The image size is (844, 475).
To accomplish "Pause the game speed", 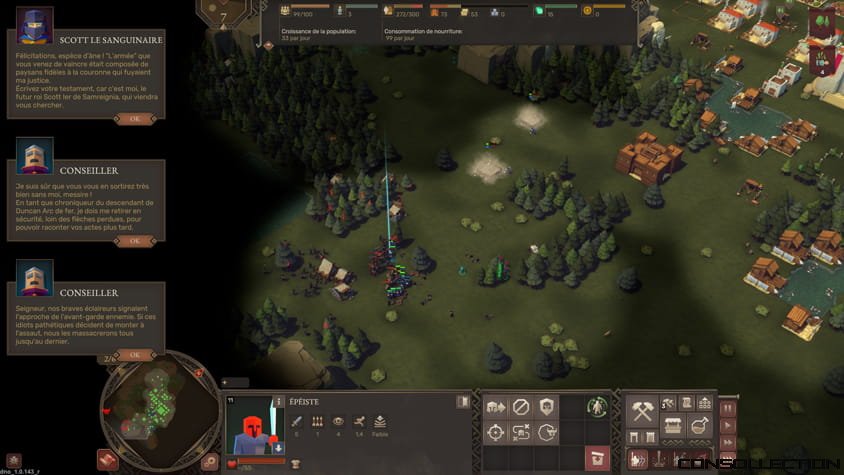I will coord(727,408).
